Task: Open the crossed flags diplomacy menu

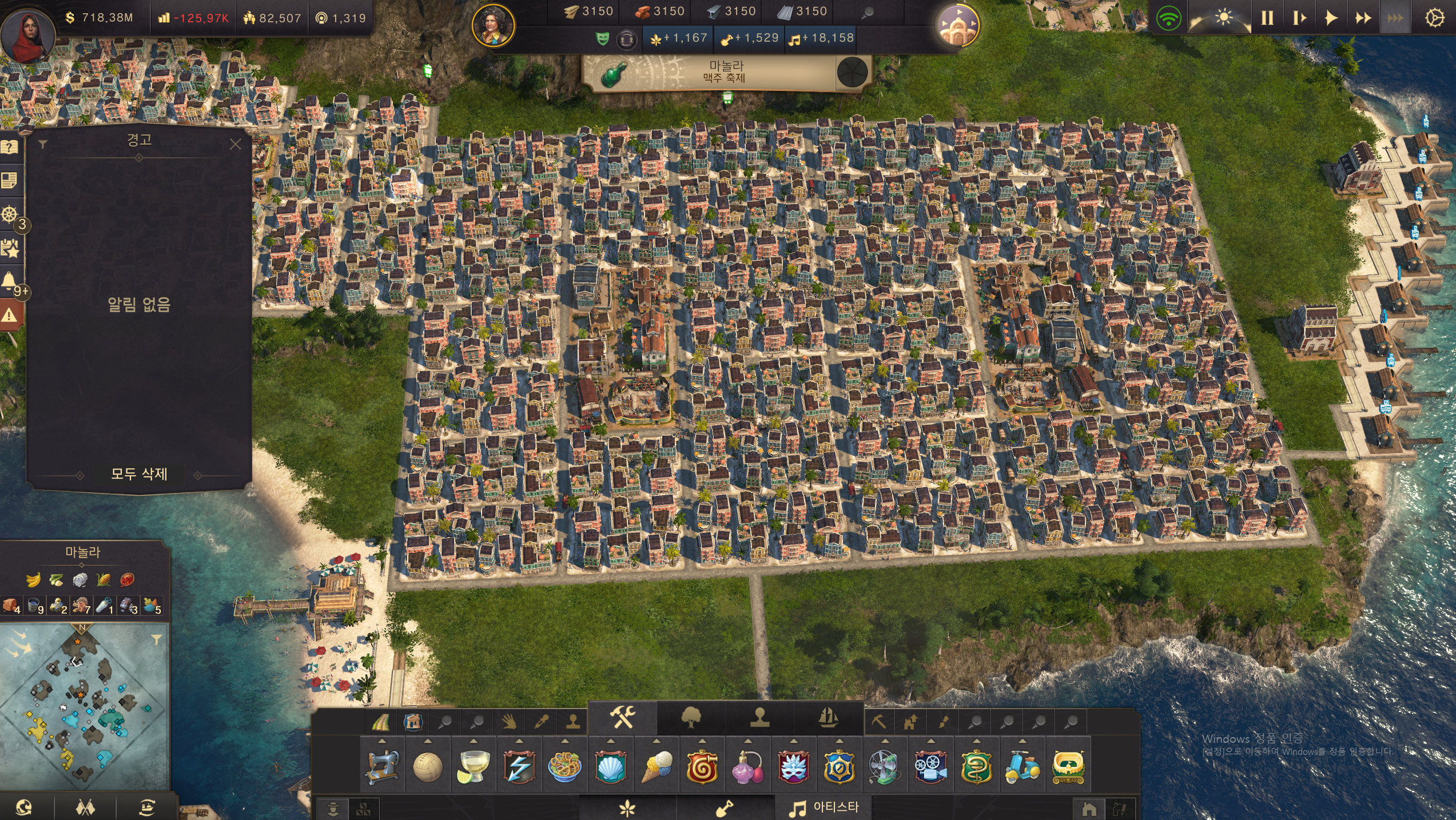Action: point(85,807)
